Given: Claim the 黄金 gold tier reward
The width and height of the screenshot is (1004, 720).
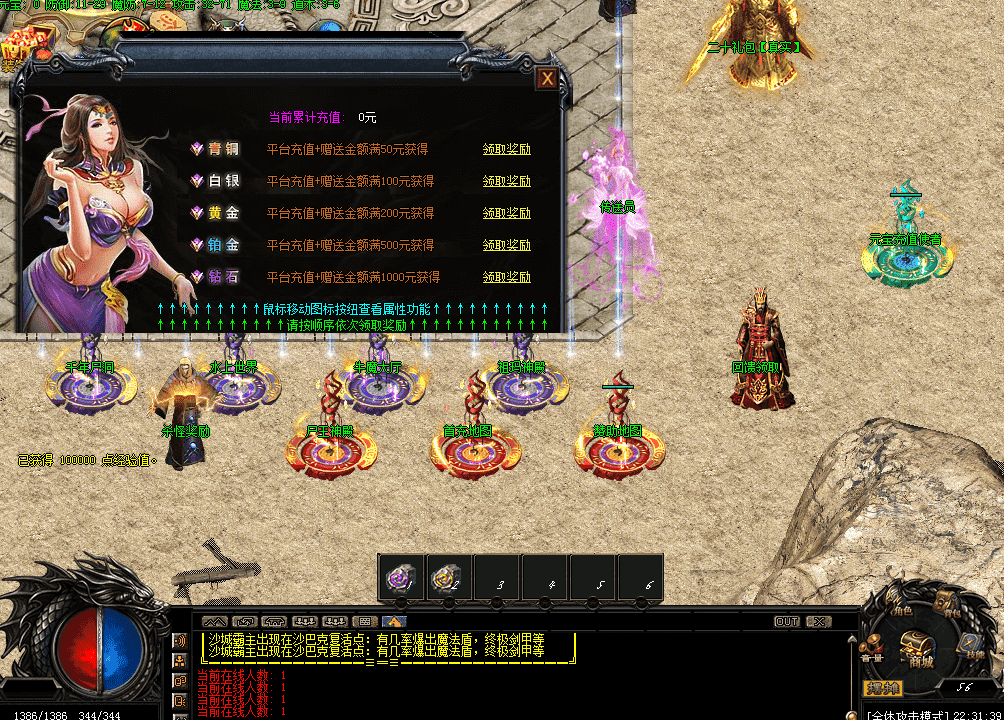Looking at the screenshot, I should pyautogui.click(x=506, y=214).
